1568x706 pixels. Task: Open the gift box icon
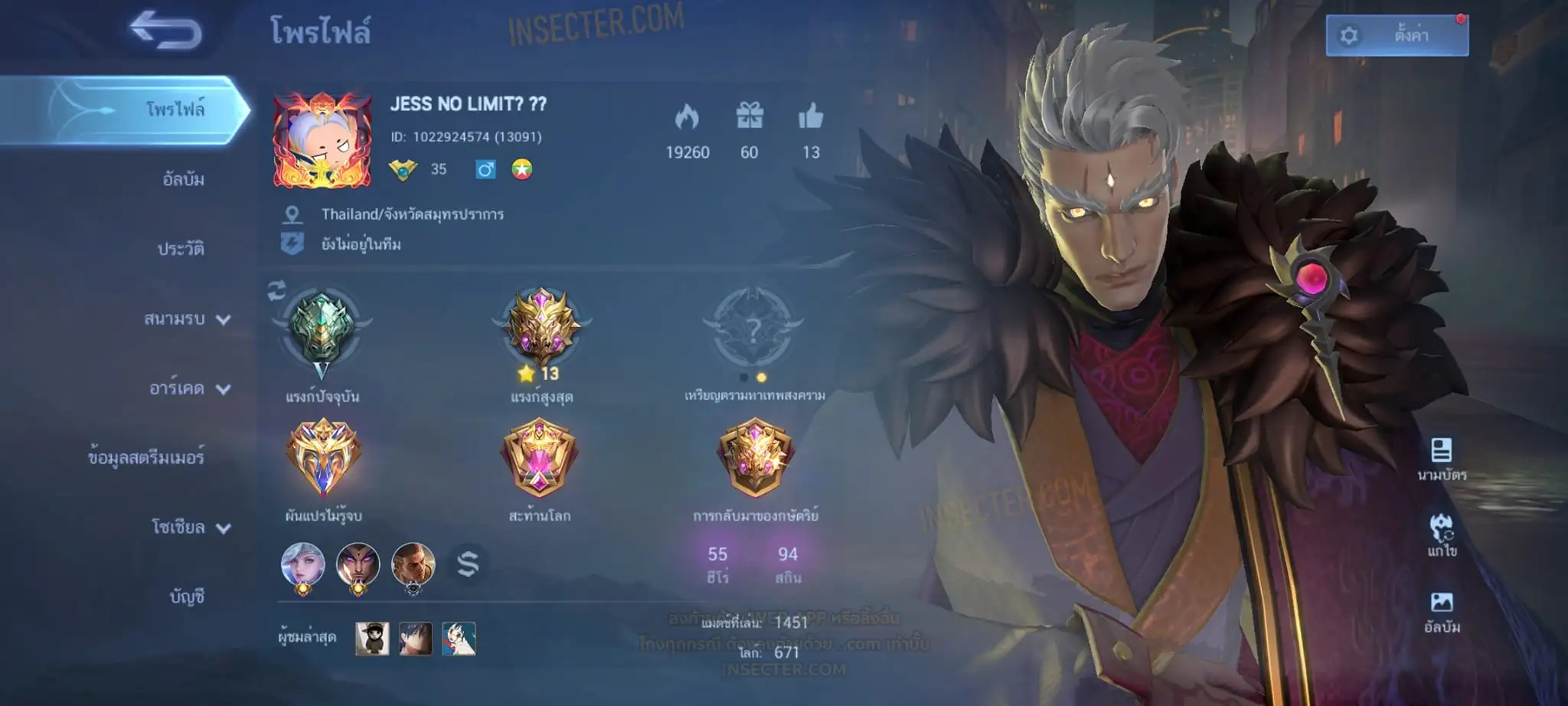click(750, 116)
